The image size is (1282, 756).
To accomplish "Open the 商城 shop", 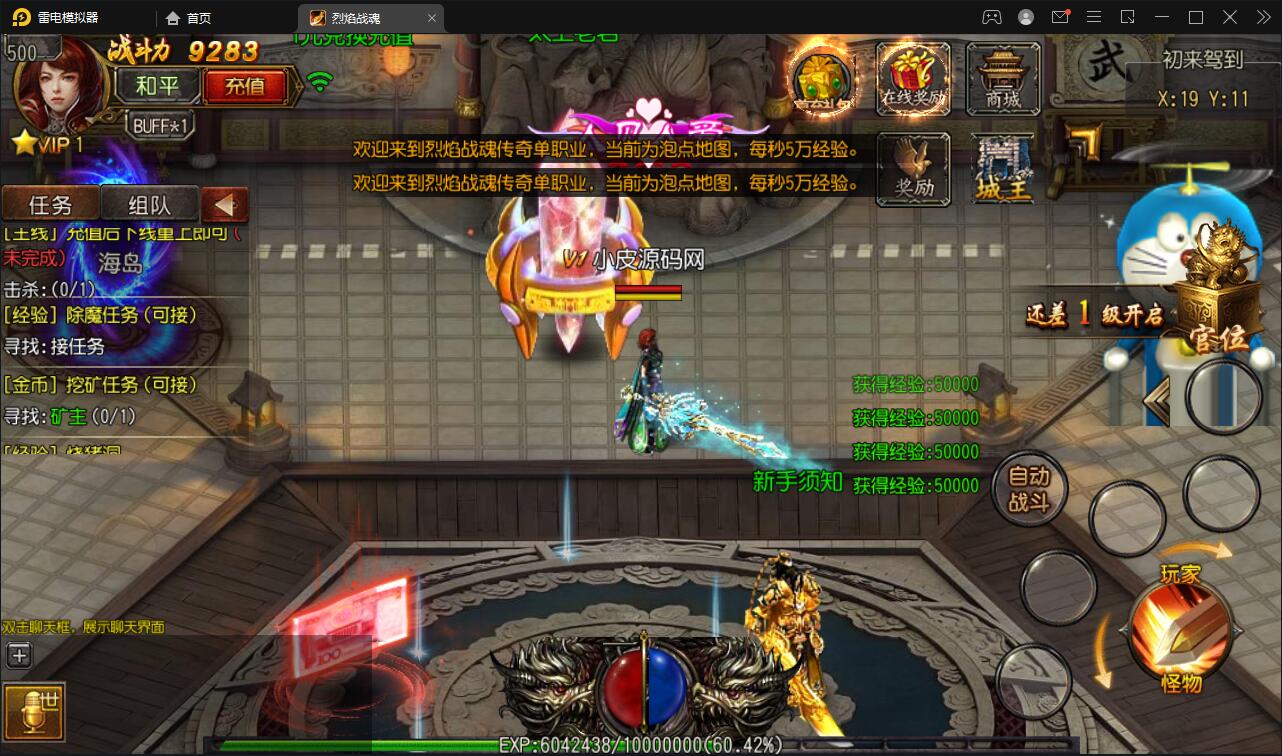I will 1003,77.
